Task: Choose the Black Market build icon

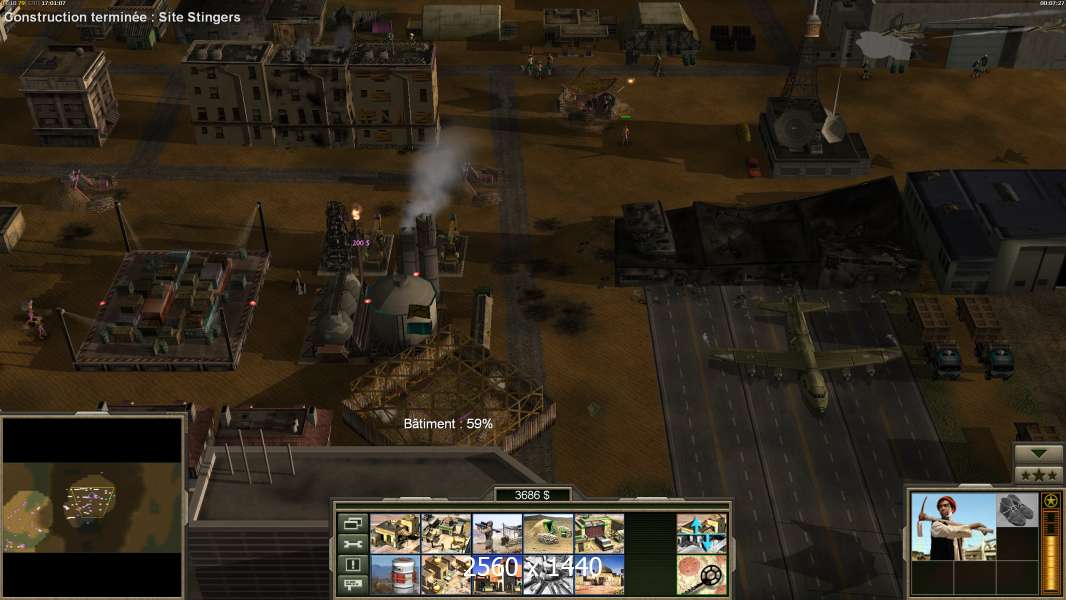Action: pos(497,575)
